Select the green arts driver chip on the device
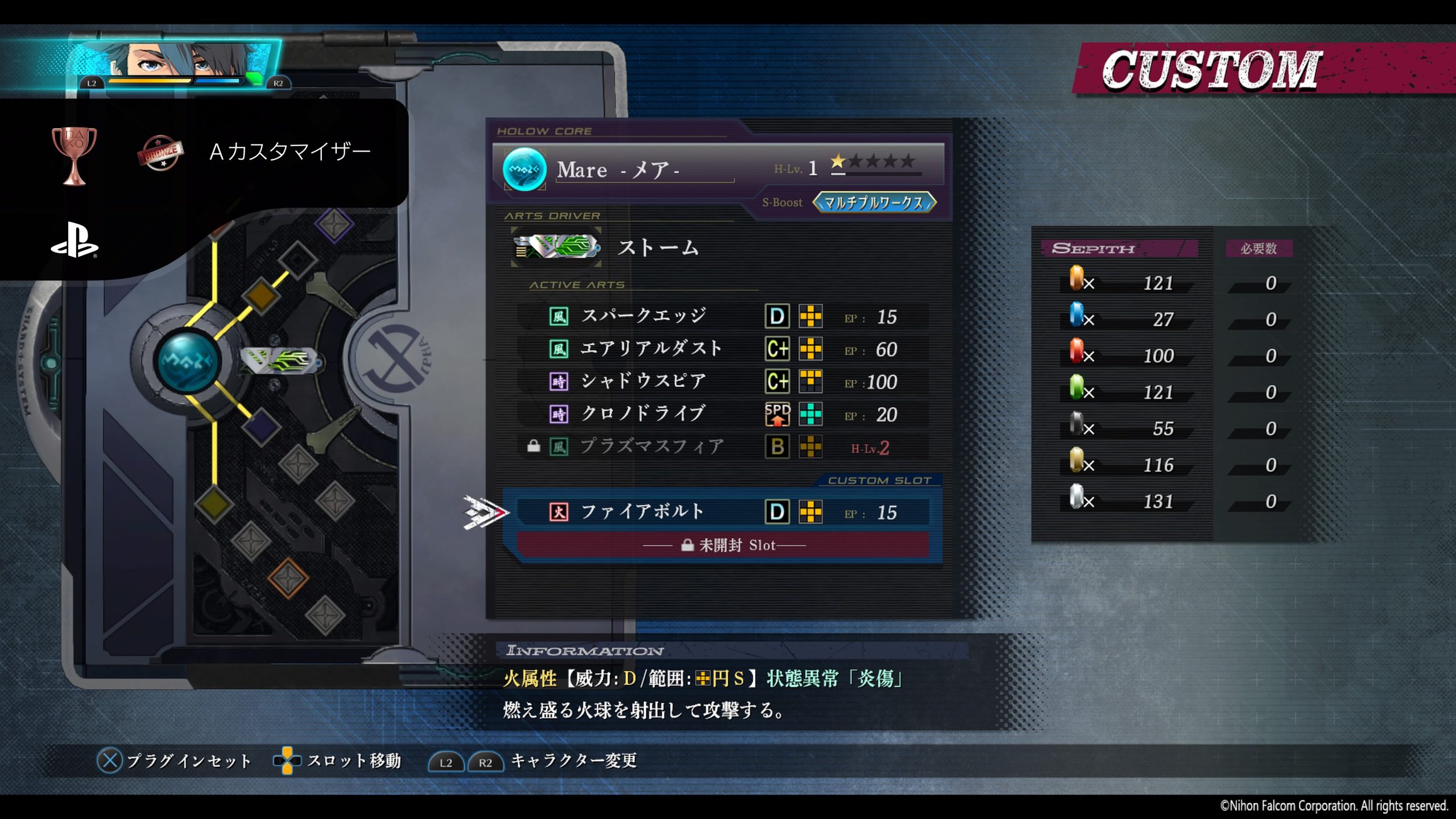 click(x=279, y=360)
